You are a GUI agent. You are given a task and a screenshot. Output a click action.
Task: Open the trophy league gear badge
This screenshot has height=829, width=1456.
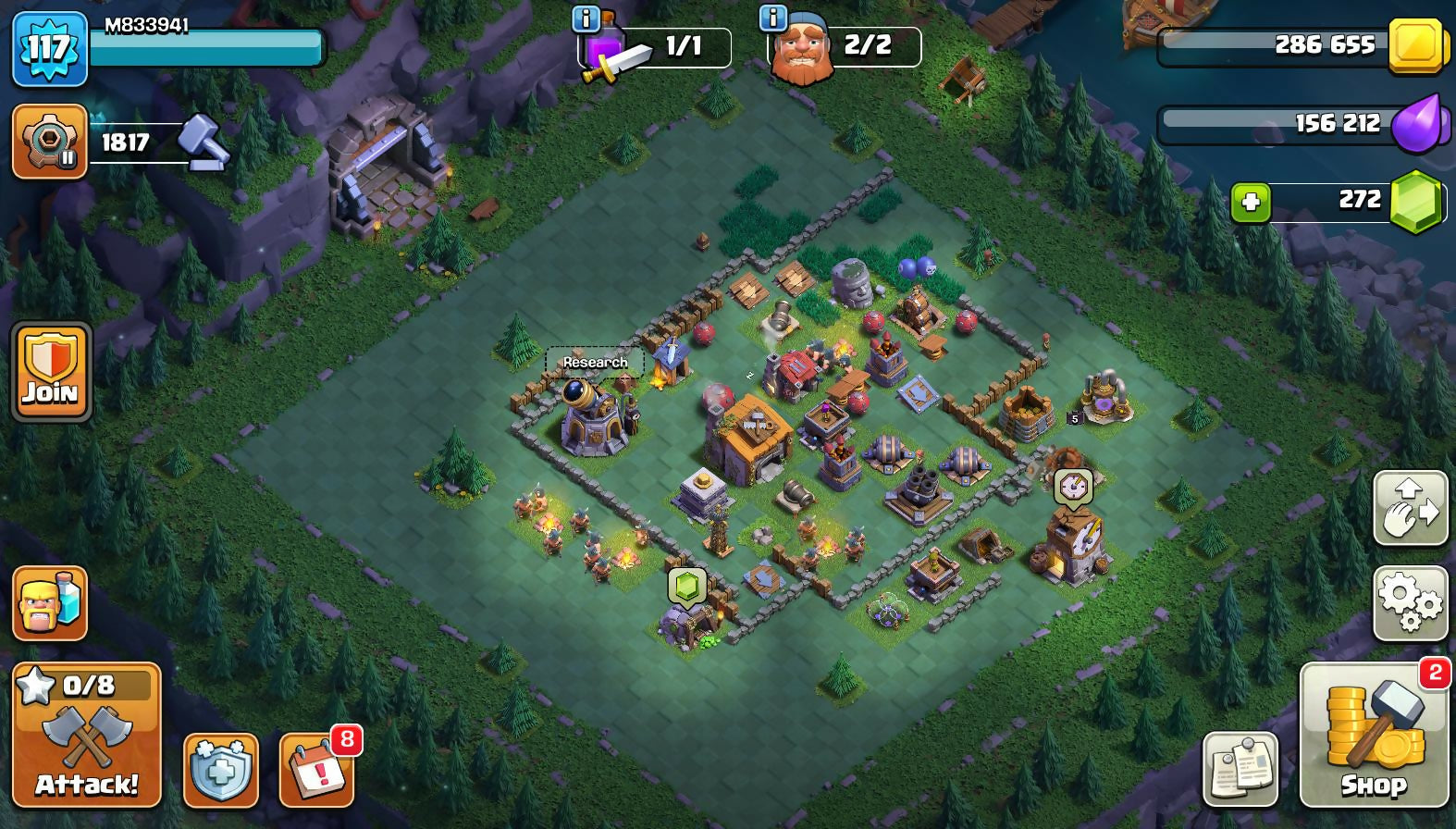50,142
